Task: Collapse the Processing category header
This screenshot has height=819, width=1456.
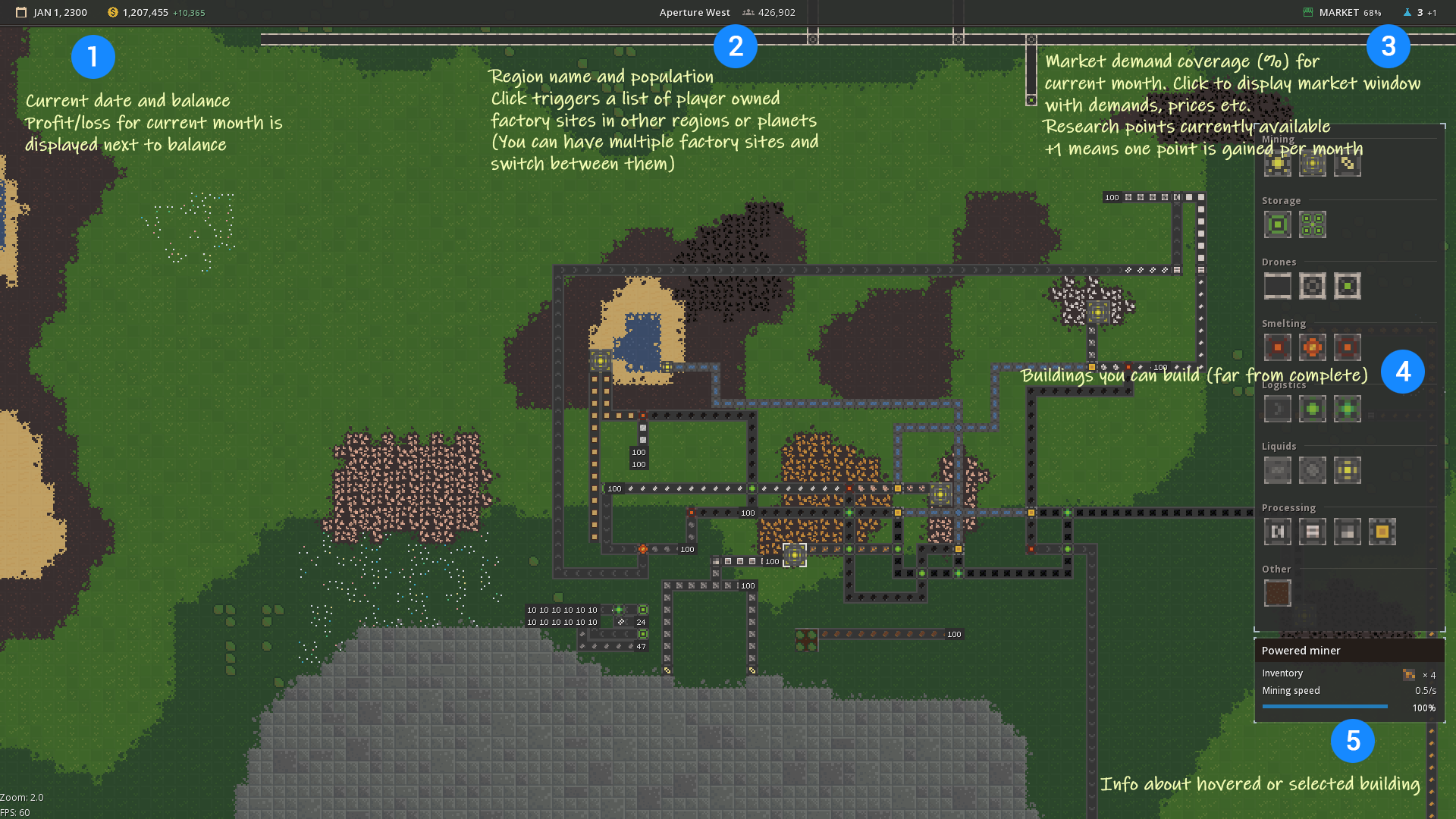Action: point(1289,507)
